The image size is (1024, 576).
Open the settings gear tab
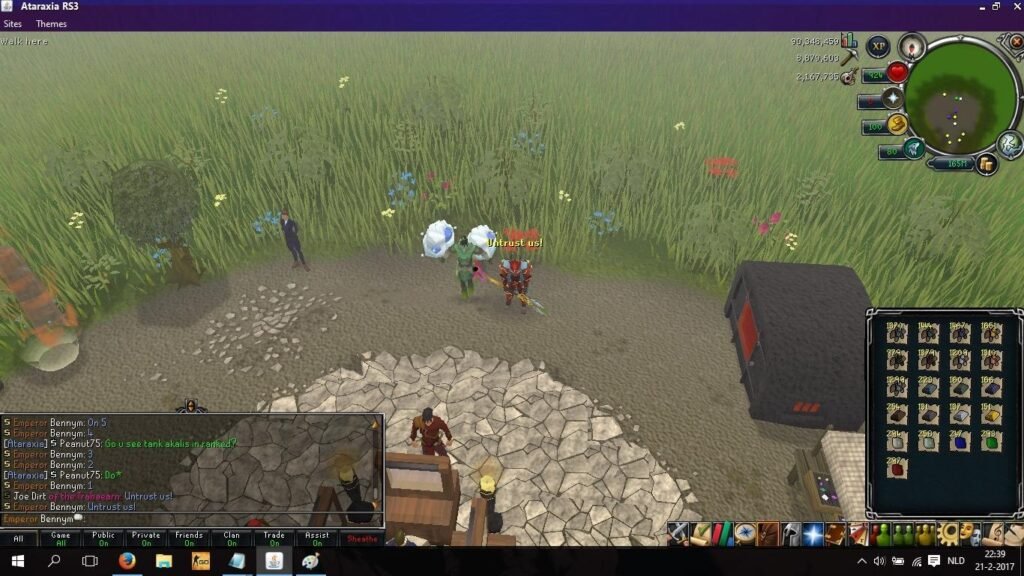coord(948,534)
